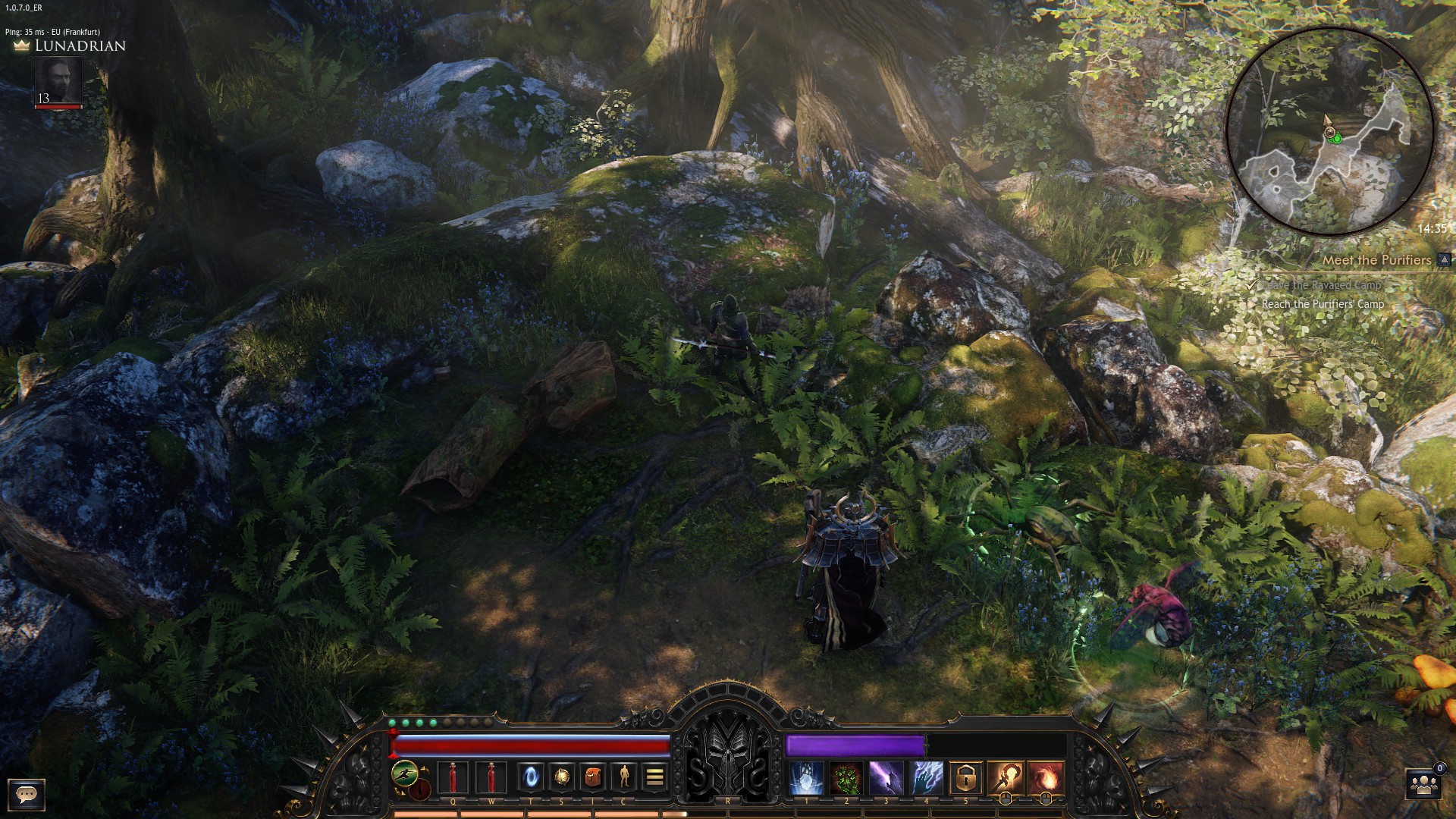Use the red health potion bound to Q
The image size is (1456, 819).
[x=453, y=778]
